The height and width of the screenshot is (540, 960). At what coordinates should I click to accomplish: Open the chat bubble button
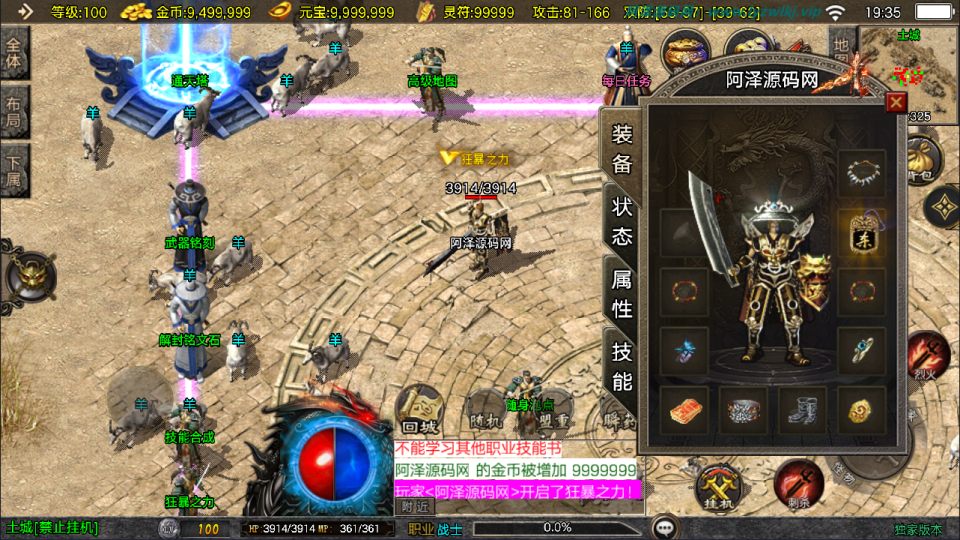click(x=662, y=528)
